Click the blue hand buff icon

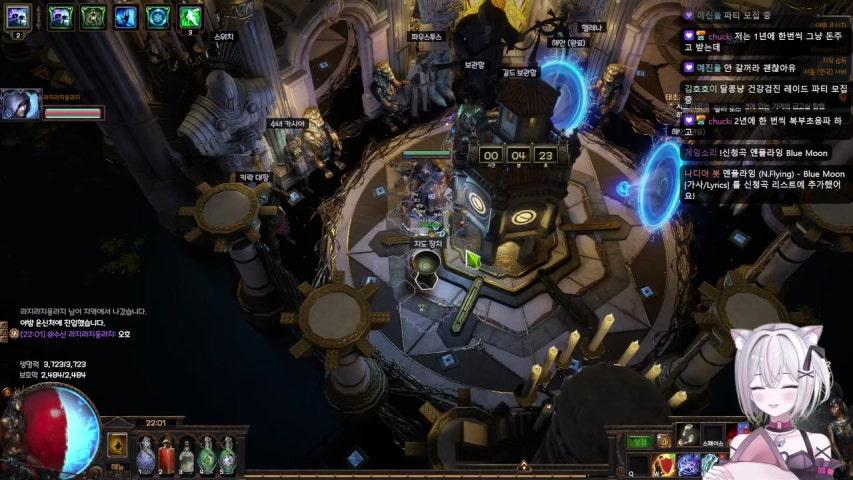pos(125,16)
